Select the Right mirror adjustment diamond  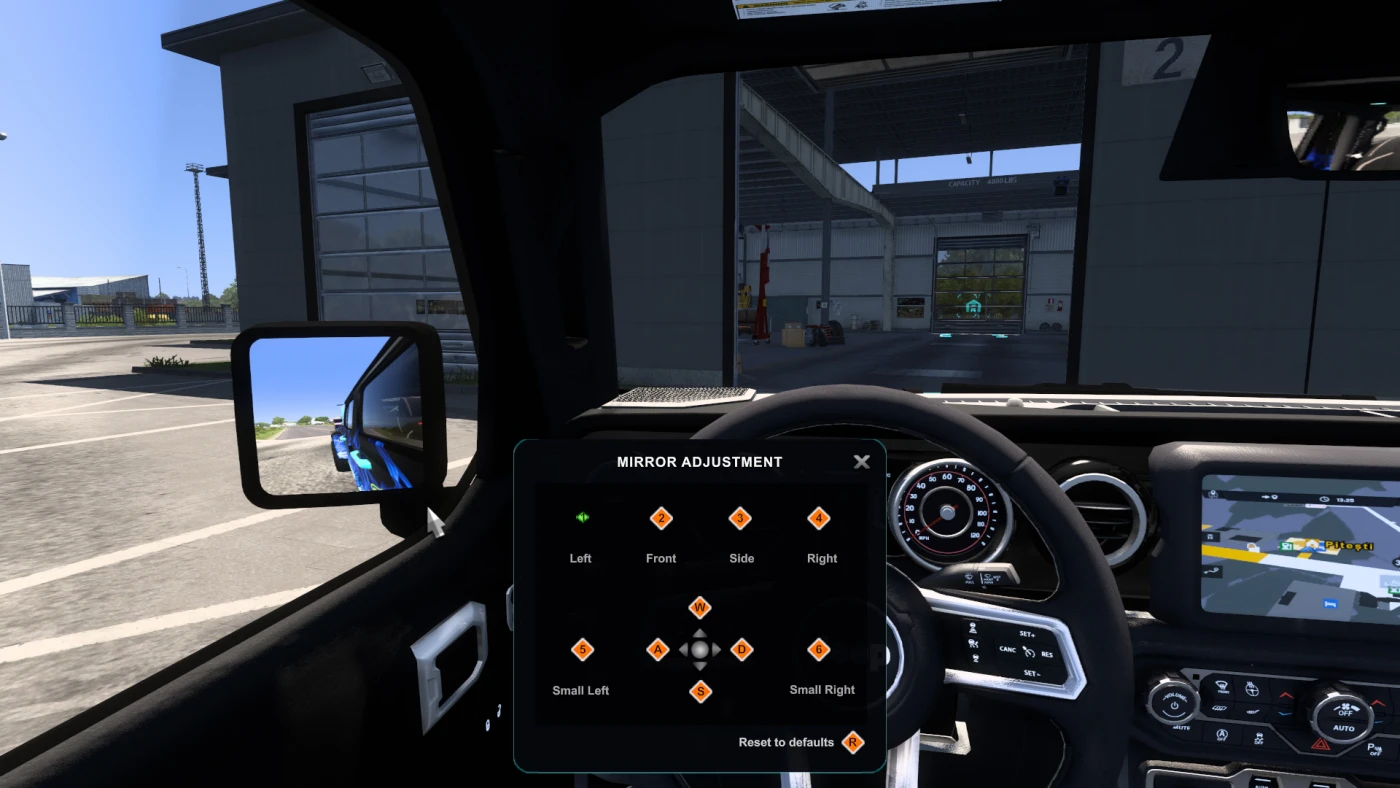coord(821,519)
